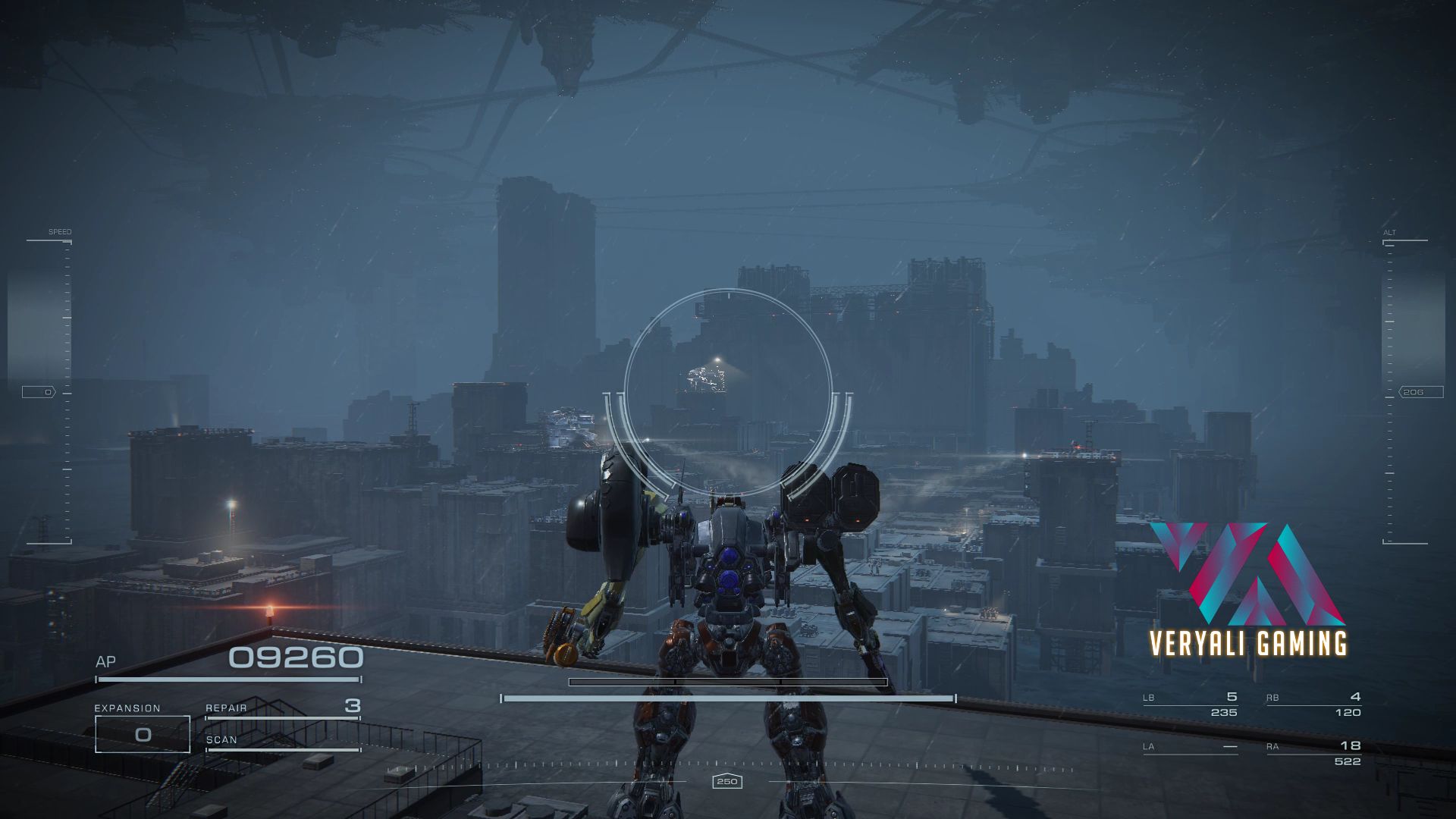Choose the RB shoulder weapon slot

tap(1313, 704)
